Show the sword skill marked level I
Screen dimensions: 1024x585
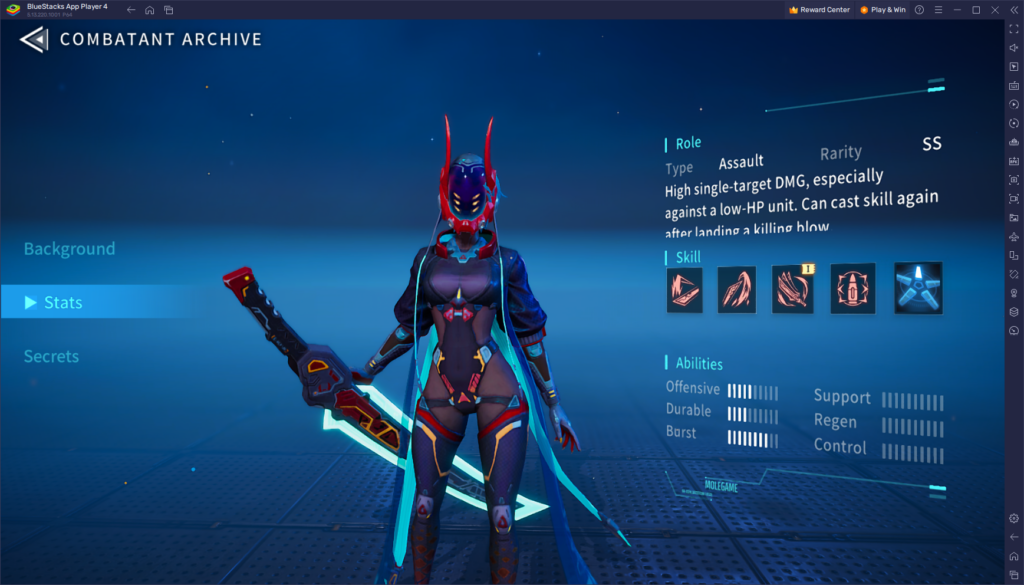(792, 289)
